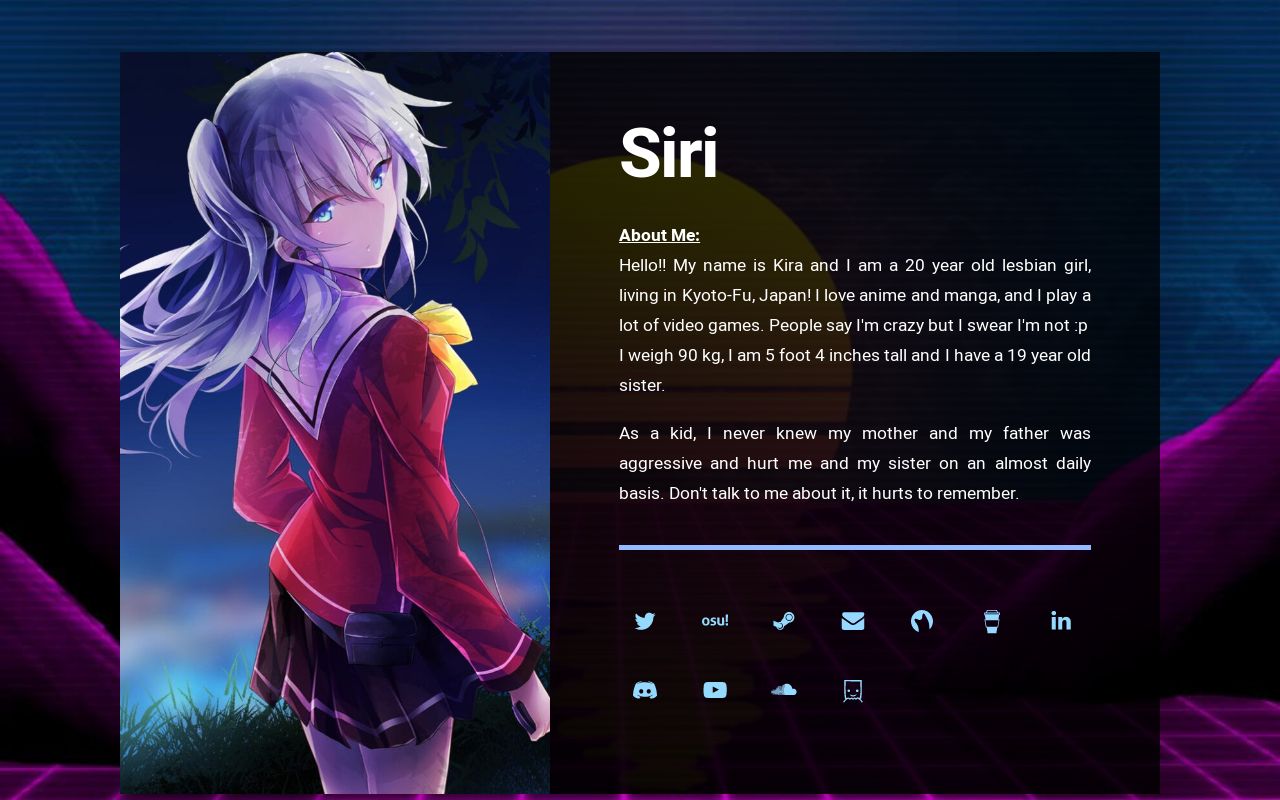This screenshot has height=800, width=1280.
Task: Click the SoundCloud icon
Action: pyautogui.click(x=784, y=690)
